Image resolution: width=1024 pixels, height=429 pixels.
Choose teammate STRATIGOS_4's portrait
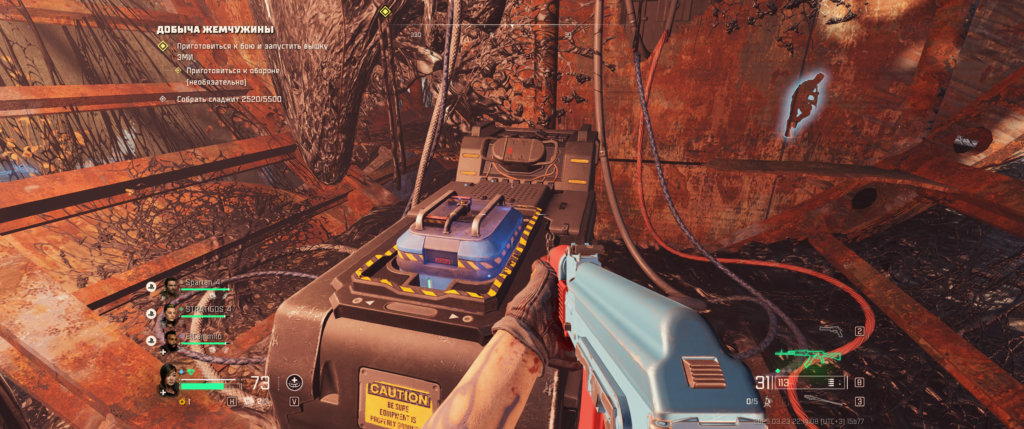pos(170,313)
